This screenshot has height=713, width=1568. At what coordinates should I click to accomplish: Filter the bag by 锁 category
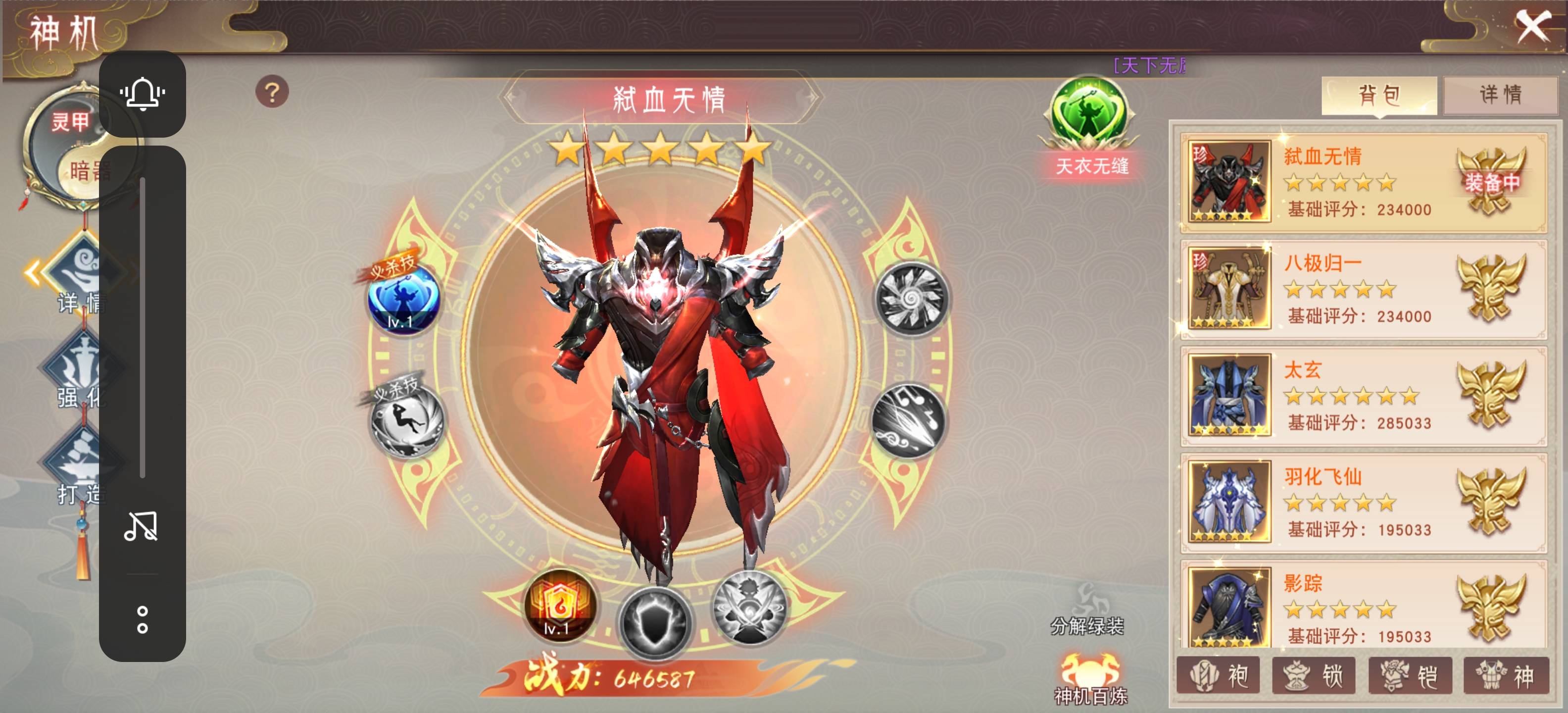(1314, 675)
